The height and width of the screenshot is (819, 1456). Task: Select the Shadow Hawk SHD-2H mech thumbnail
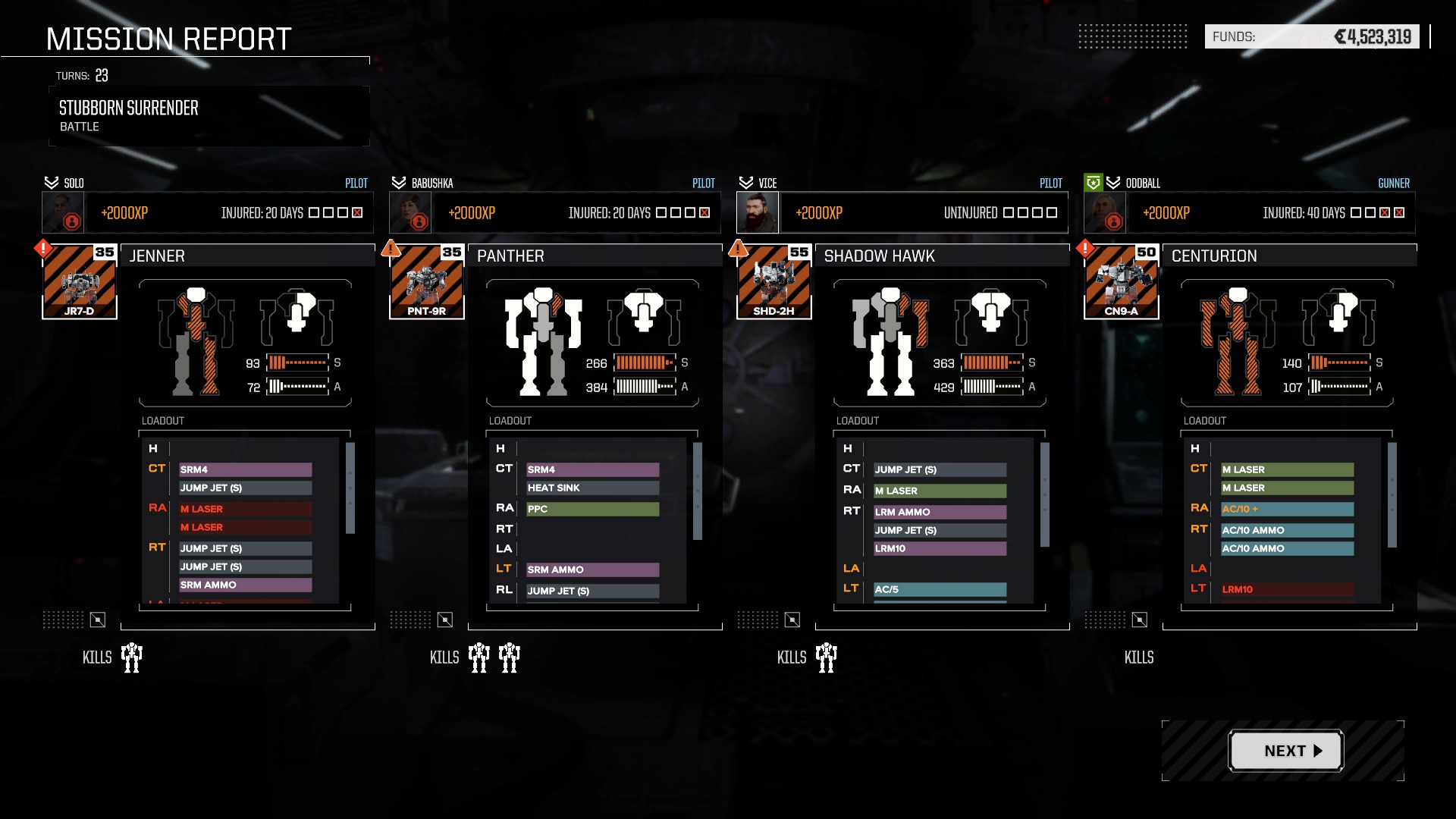pyautogui.click(x=774, y=281)
